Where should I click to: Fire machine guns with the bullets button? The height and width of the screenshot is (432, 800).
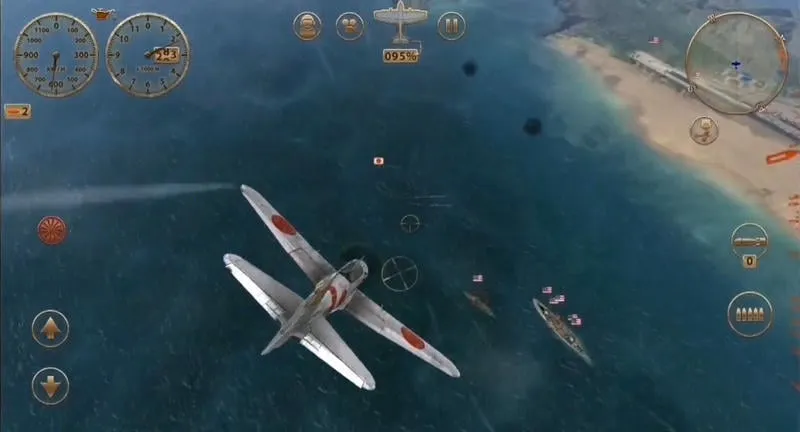tap(749, 314)
